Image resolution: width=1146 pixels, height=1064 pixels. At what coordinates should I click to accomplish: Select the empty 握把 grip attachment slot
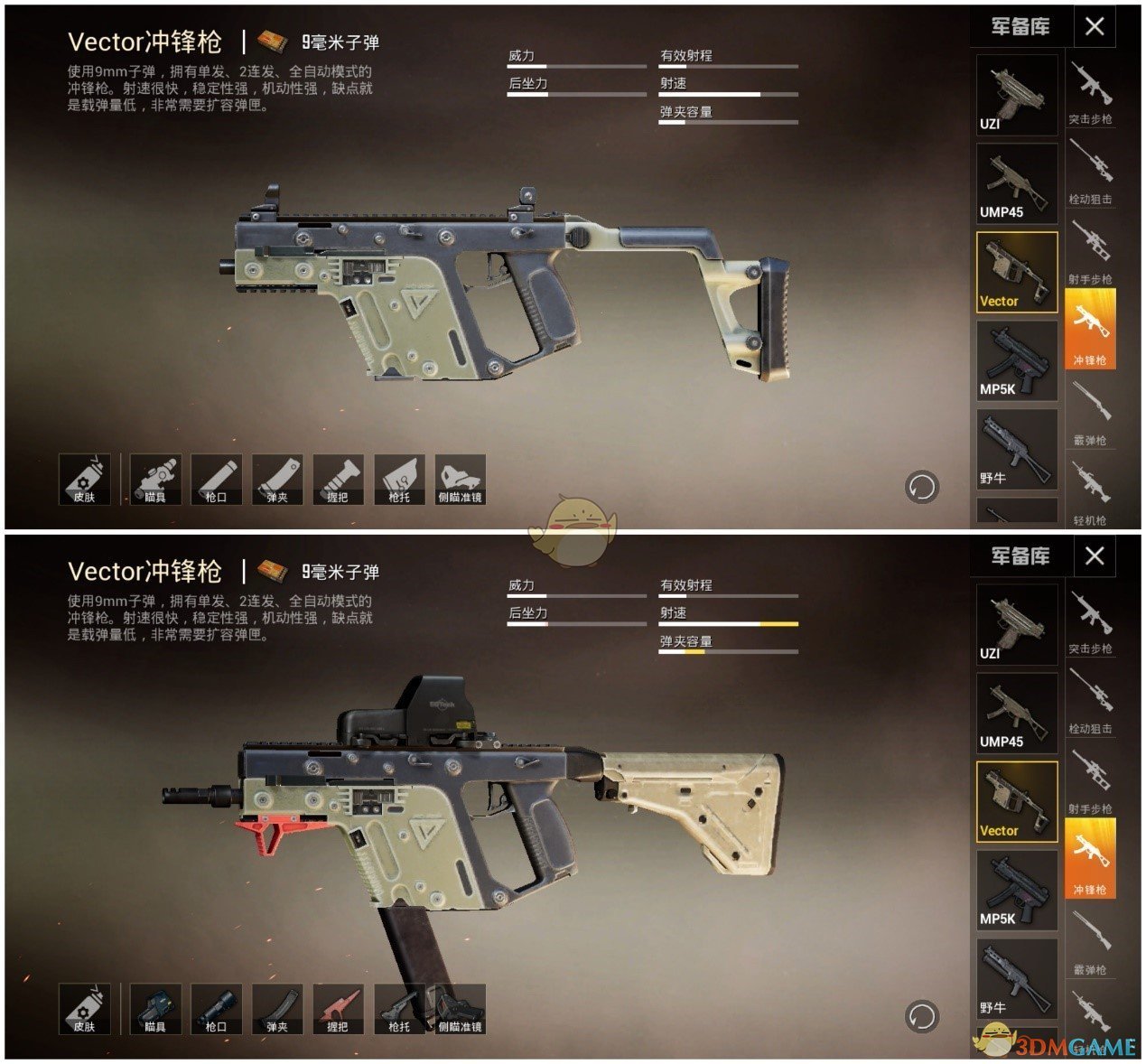[338, 479]
